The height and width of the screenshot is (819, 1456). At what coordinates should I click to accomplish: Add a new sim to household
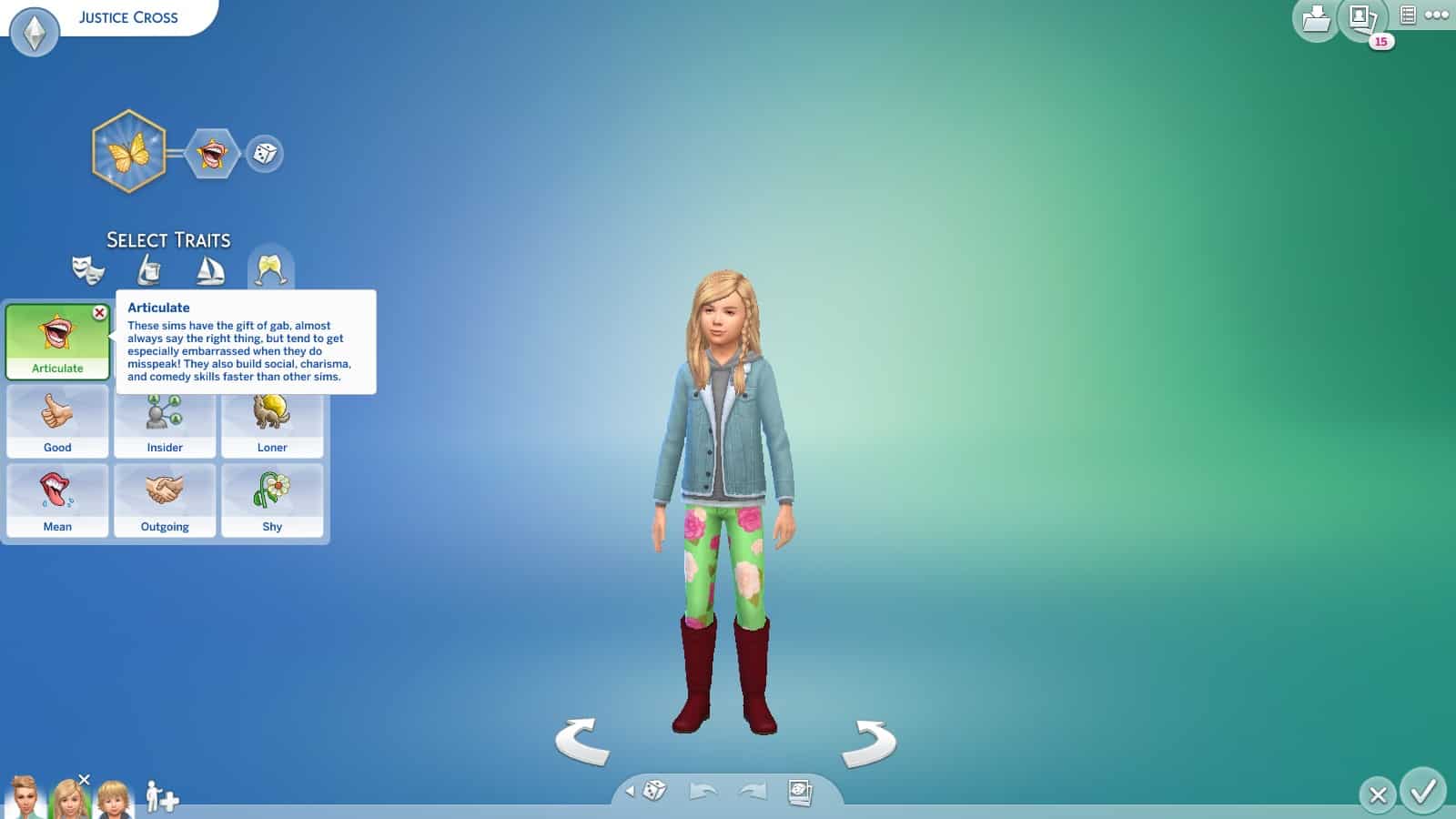162,796
